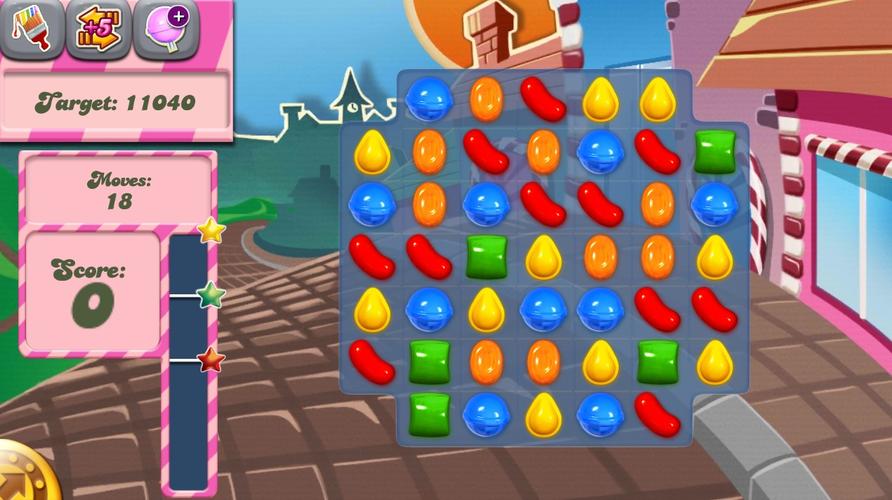Pick the green candy flanked by two yellow drops
The width and height of the screenshot is (892, 500).
[x=657, y=361]
